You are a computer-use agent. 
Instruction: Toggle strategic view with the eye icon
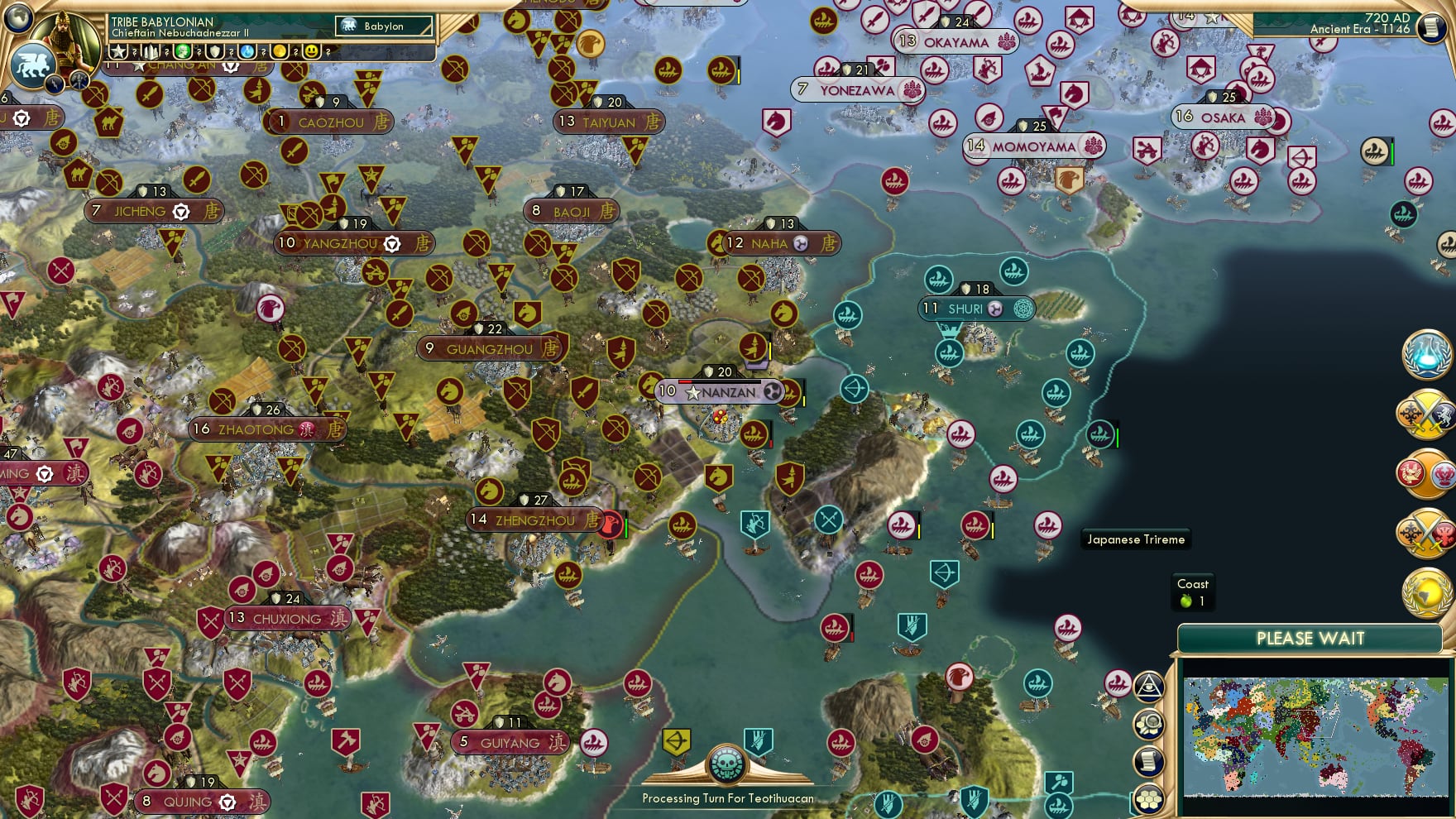(1149, 687)
